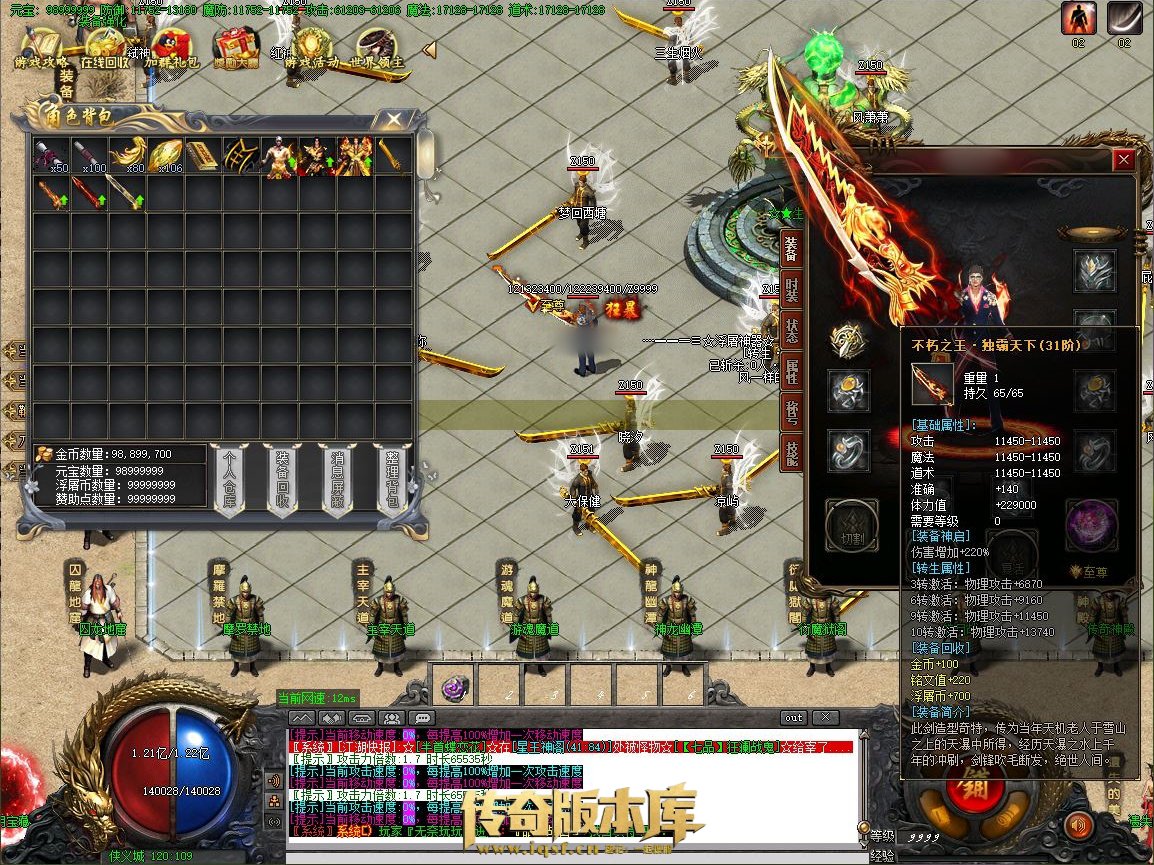Open the 世界领主 world boss icon
The width and height of the screenshot is (1154, 865).
pyautogui.click(x=377, y=47)
